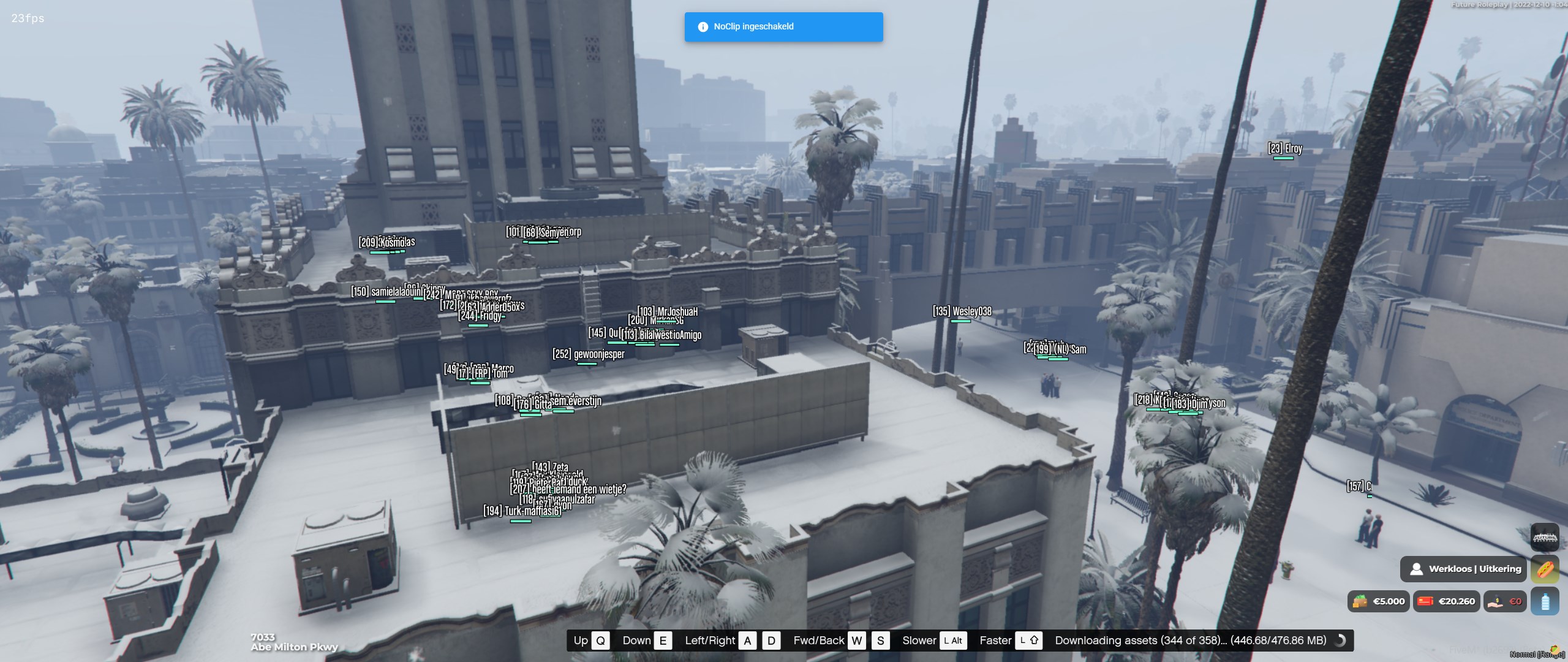The width and height of the screenshot is (1568, 662).
Task: Select the water bottle thirst icon
Action: pos(1545,601)
